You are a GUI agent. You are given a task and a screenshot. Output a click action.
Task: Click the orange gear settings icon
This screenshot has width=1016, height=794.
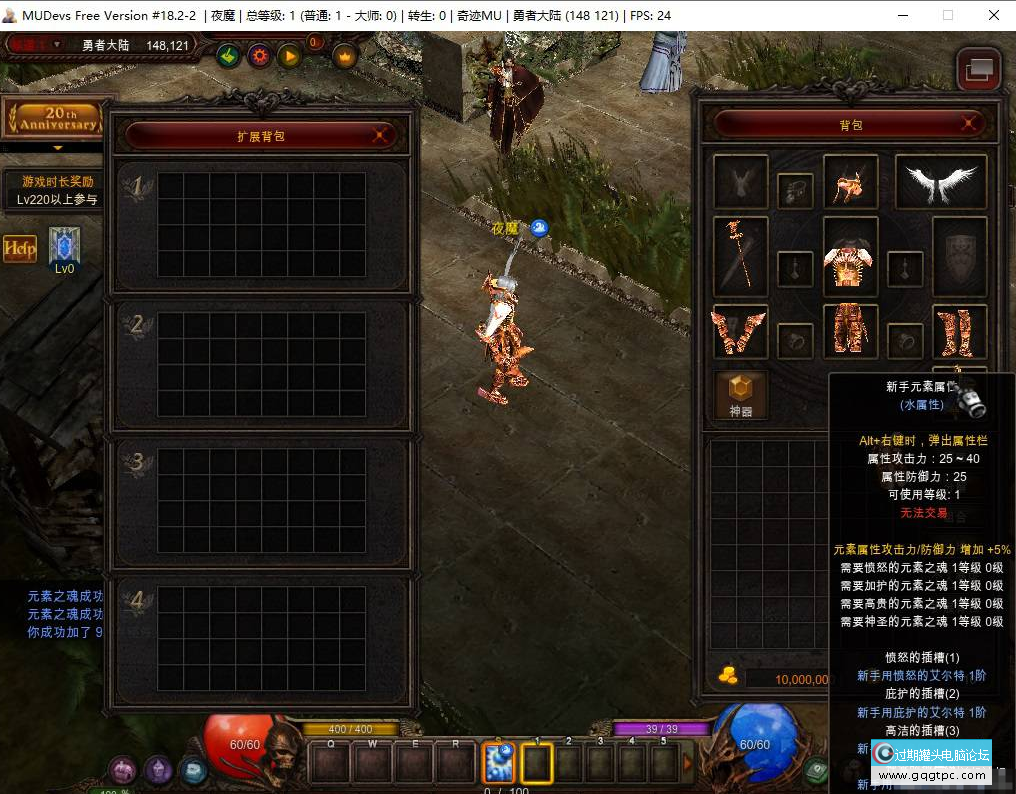(259, 56)
